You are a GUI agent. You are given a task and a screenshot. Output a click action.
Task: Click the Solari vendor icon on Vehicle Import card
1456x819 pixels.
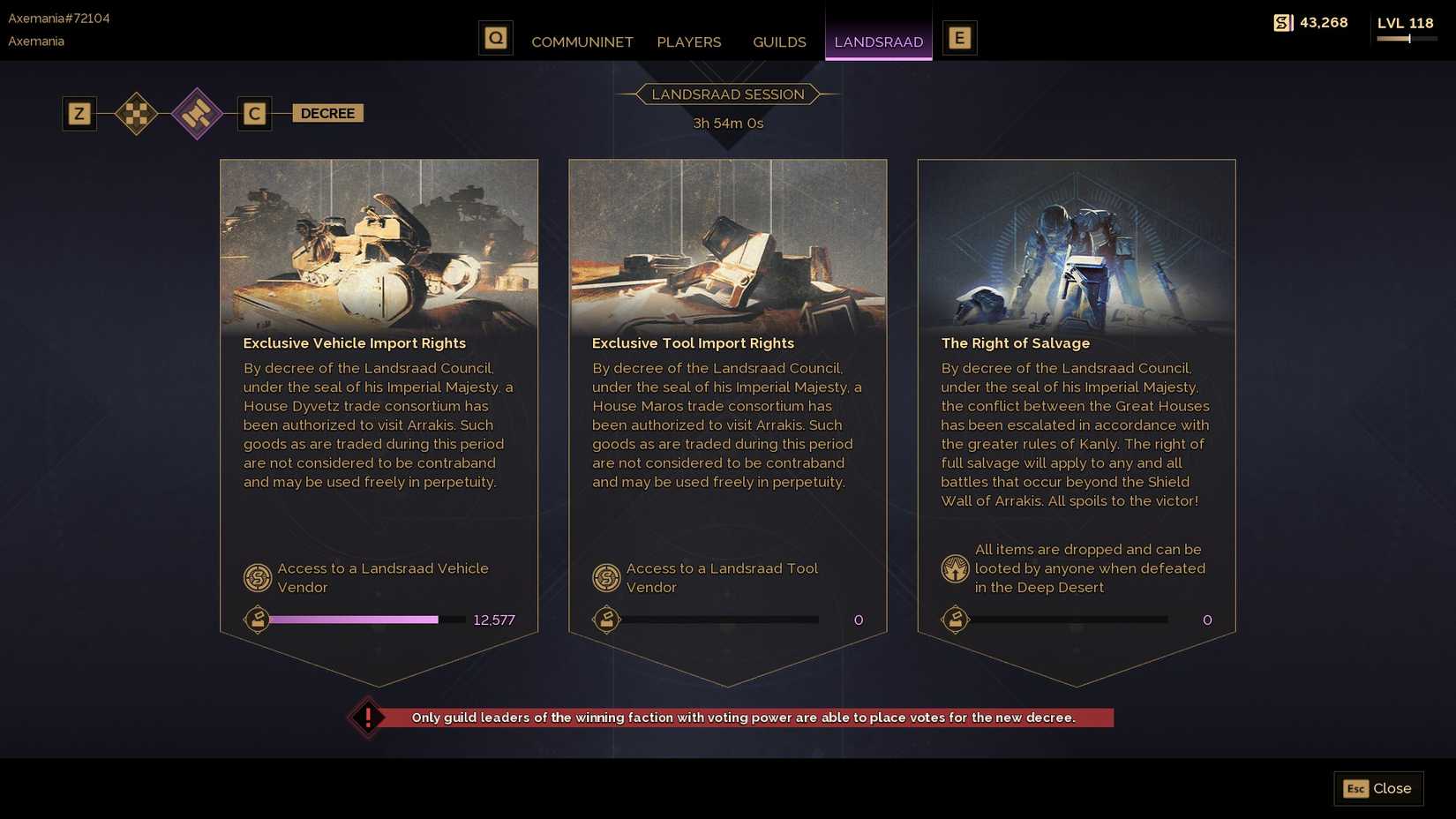(x=255, y=578)
